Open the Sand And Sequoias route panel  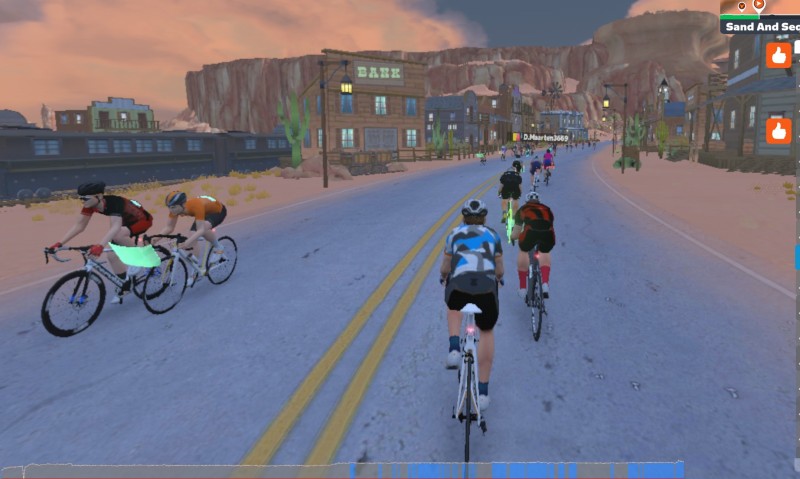(x=761, y=26)
